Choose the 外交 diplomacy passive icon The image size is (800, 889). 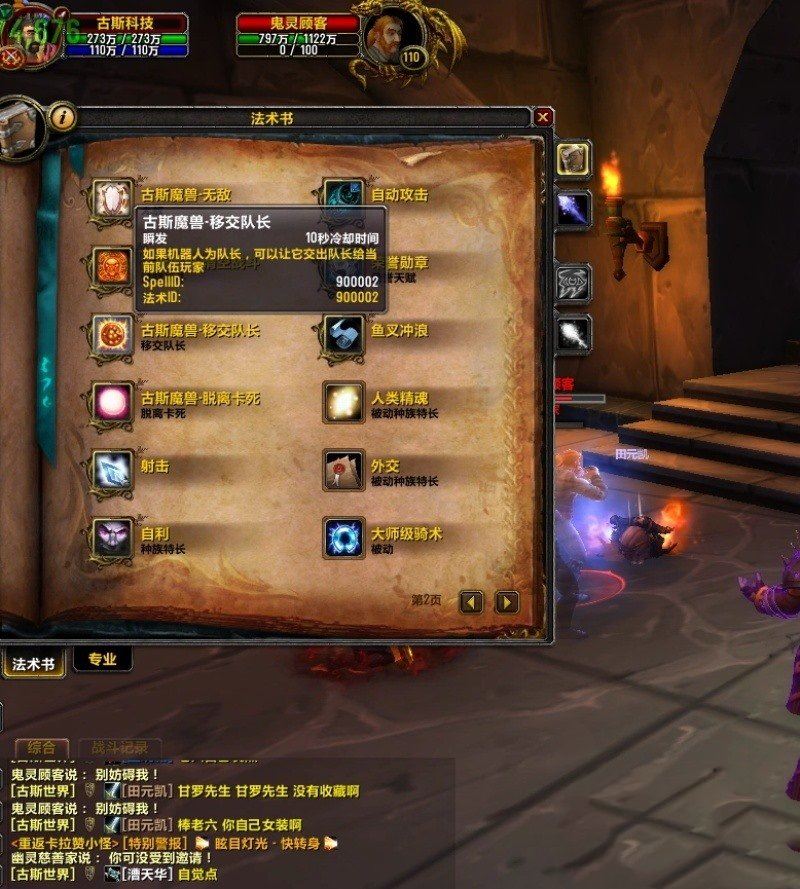click(344, 470)
